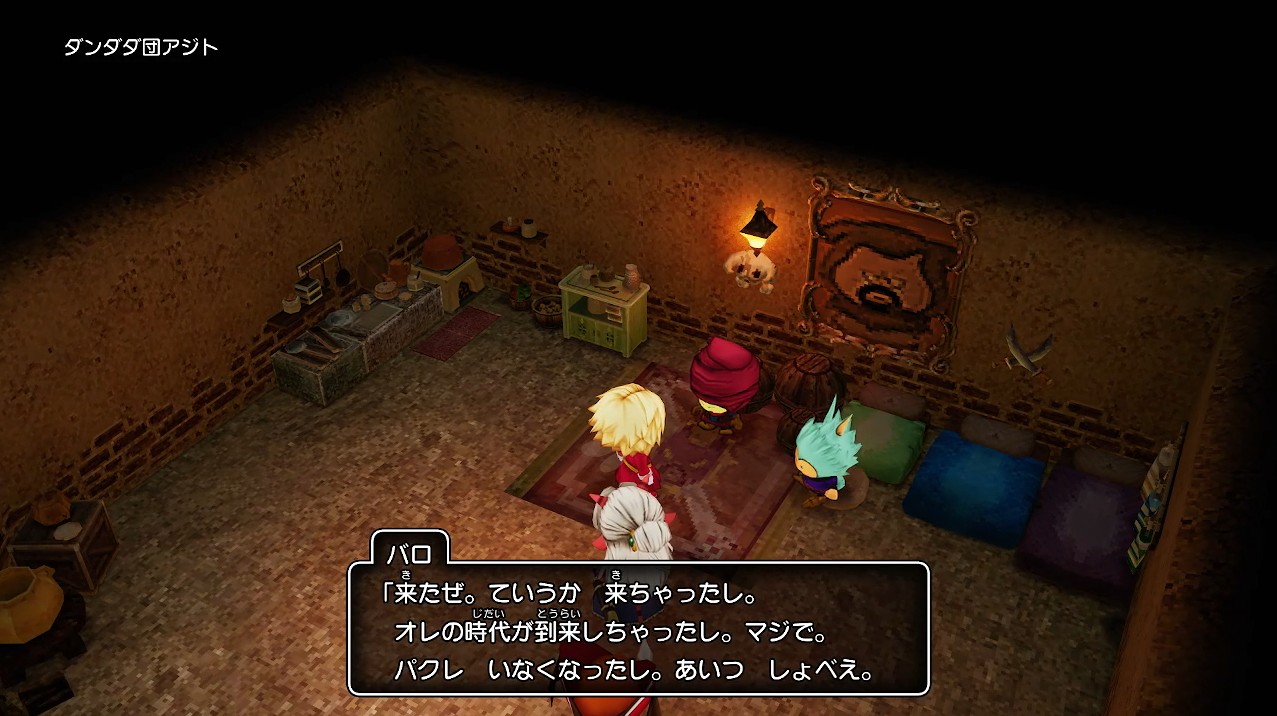
Task: Advance Baro's dialogue text box
Action: click(x=638, y=629)
